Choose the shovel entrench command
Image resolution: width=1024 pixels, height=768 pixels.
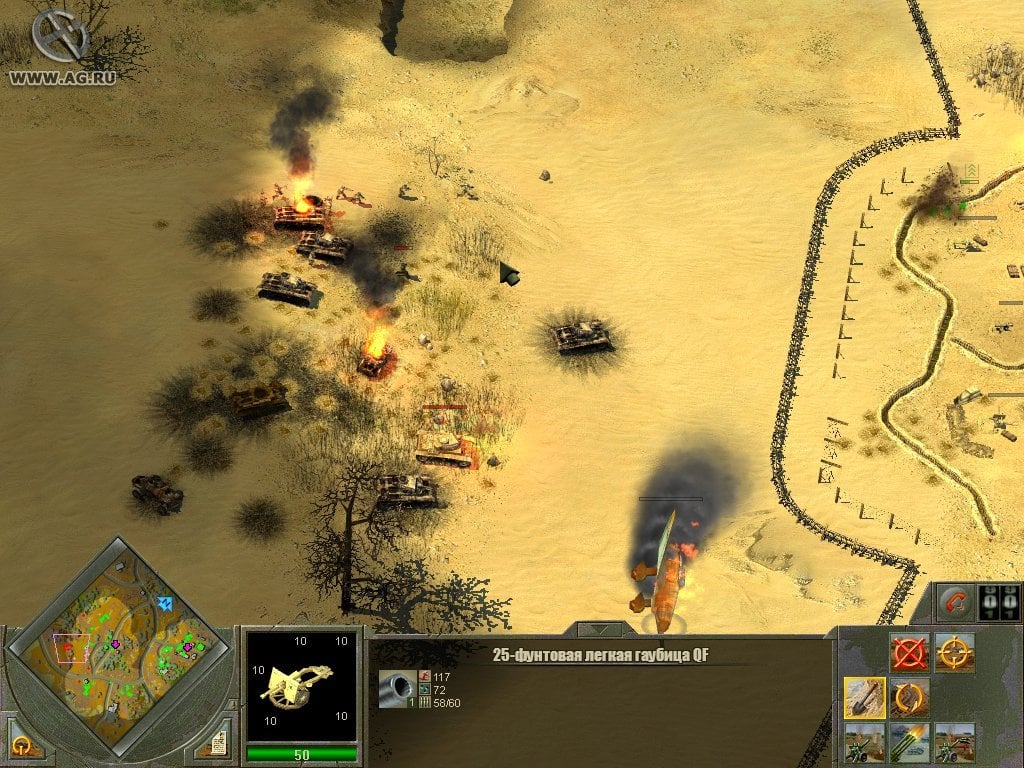864,697
